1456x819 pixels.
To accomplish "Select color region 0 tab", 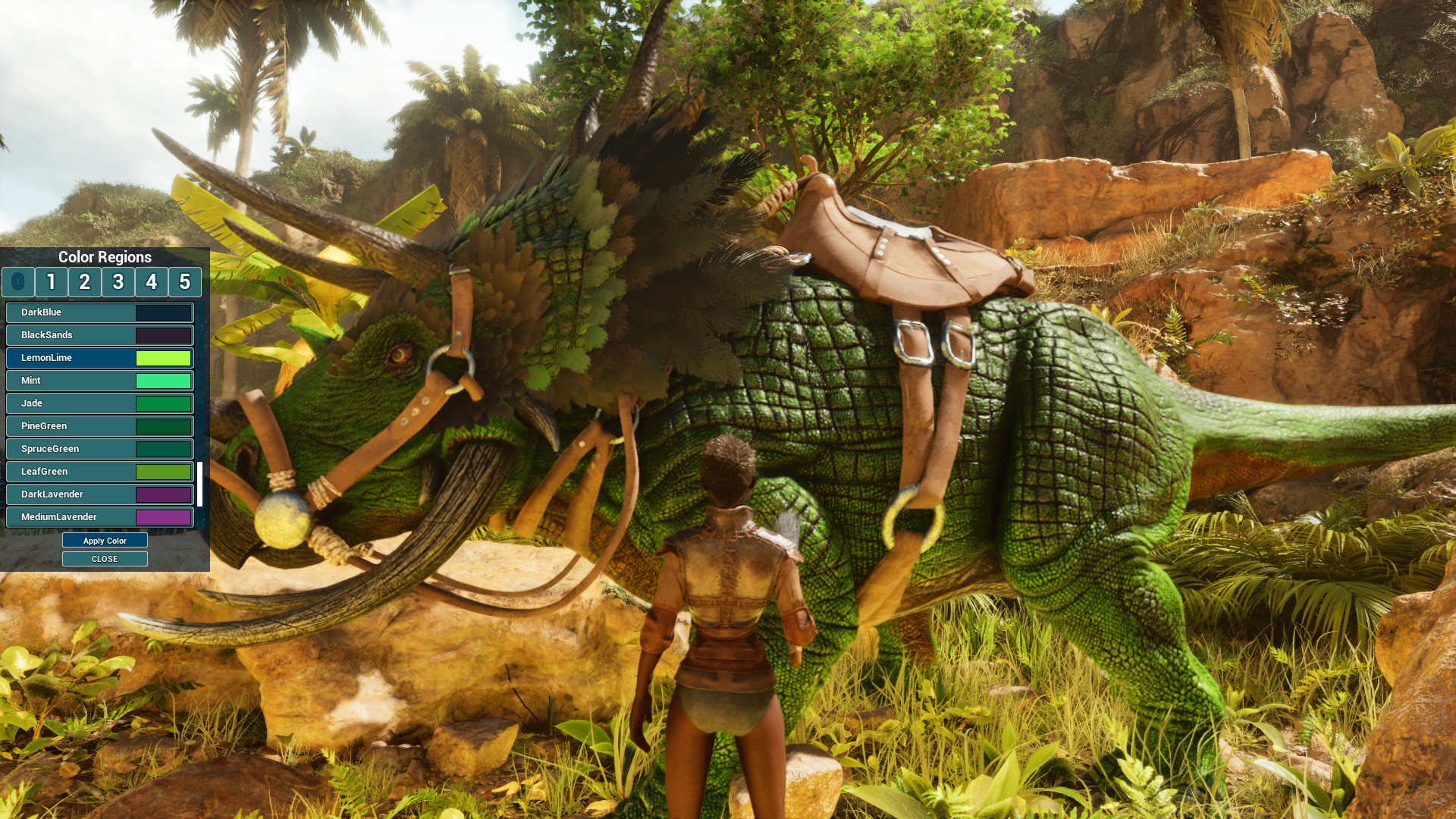I will (x=18, y=282).
